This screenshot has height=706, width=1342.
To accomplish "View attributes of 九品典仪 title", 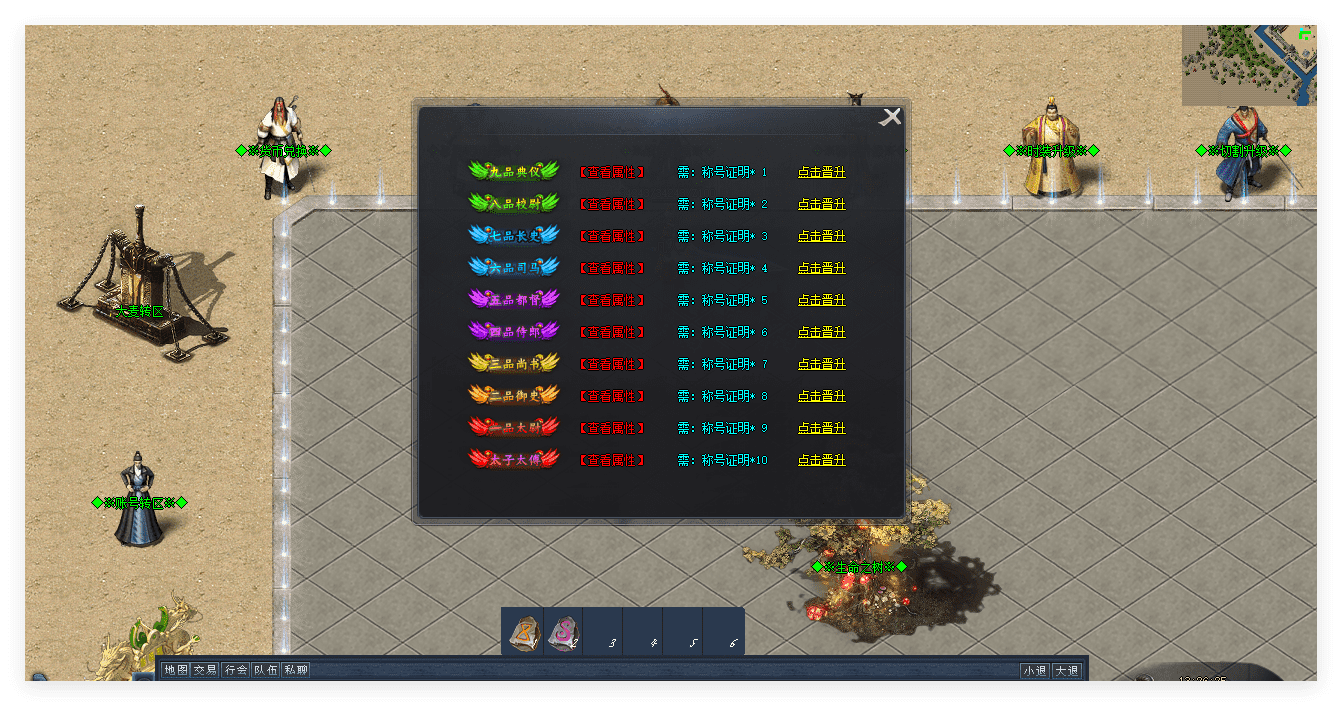I will [612, 172].
